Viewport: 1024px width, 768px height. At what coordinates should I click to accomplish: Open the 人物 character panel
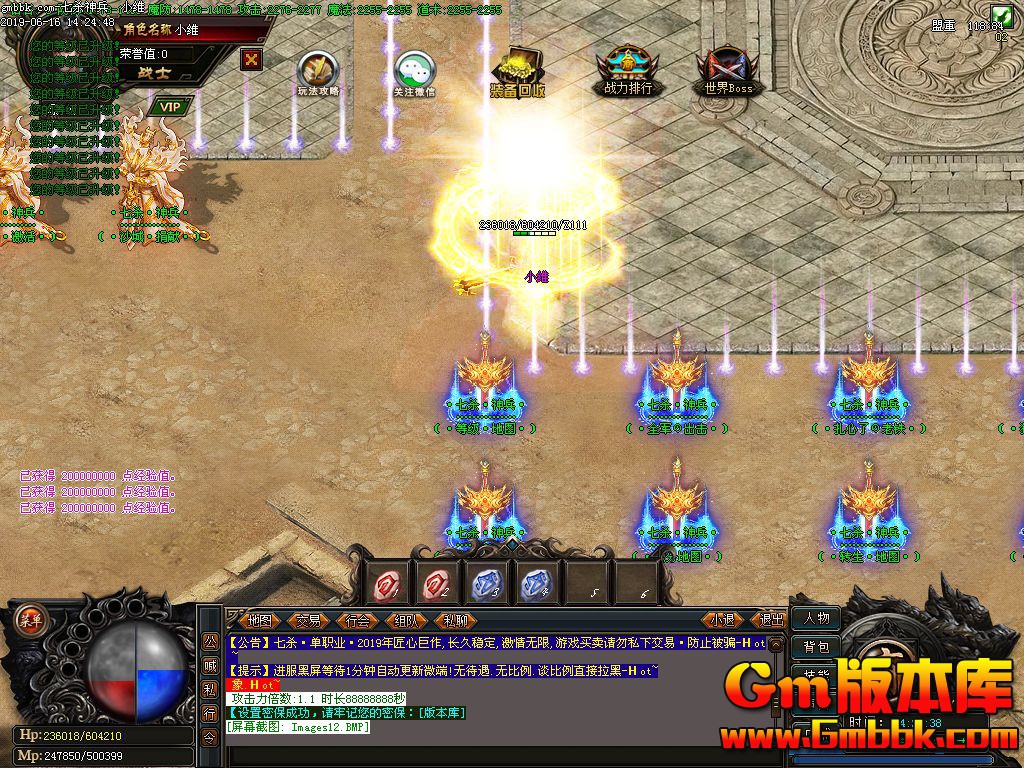click(x=816, y=618)
